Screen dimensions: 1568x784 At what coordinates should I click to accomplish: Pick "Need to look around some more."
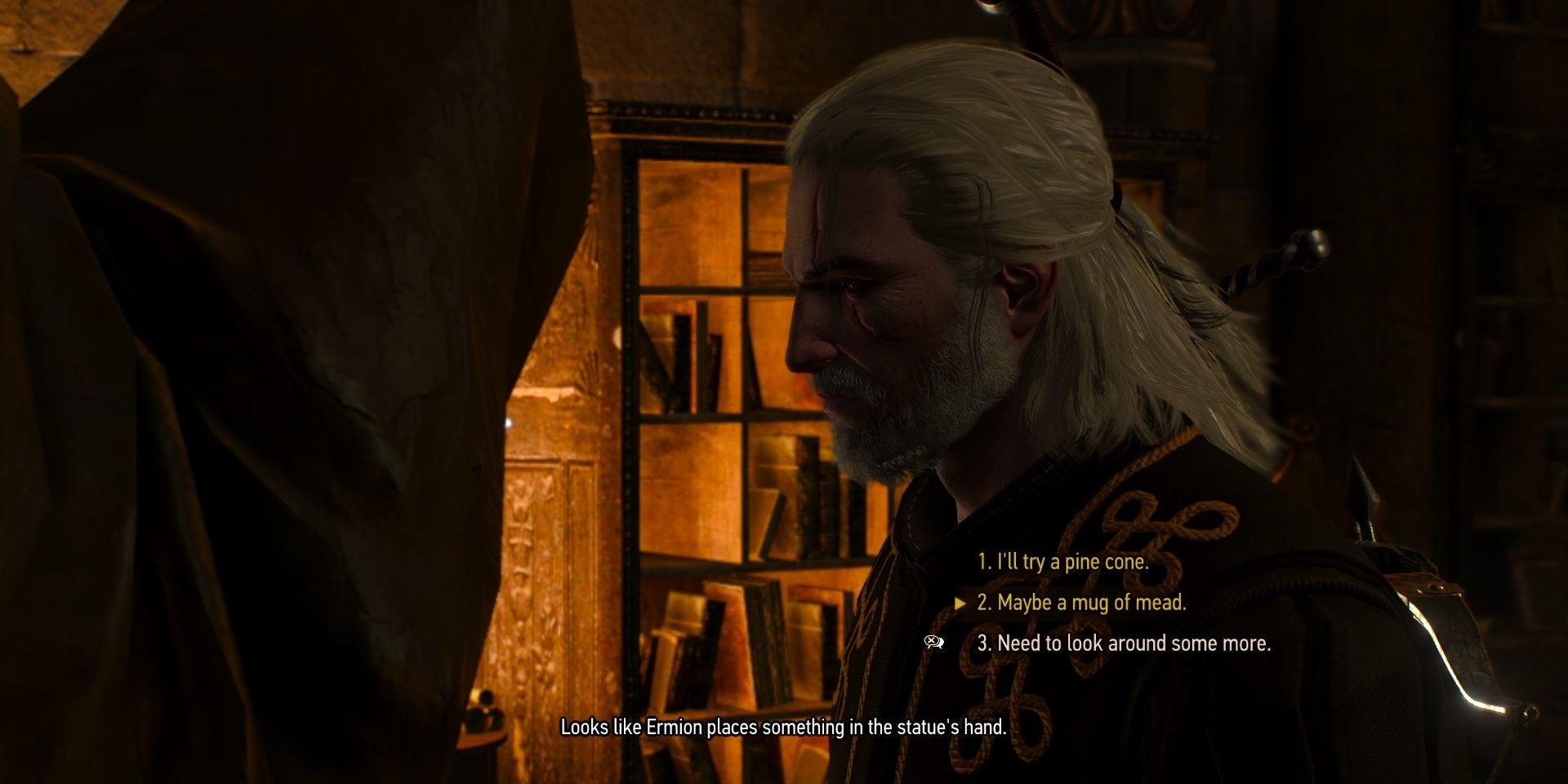1124,644
